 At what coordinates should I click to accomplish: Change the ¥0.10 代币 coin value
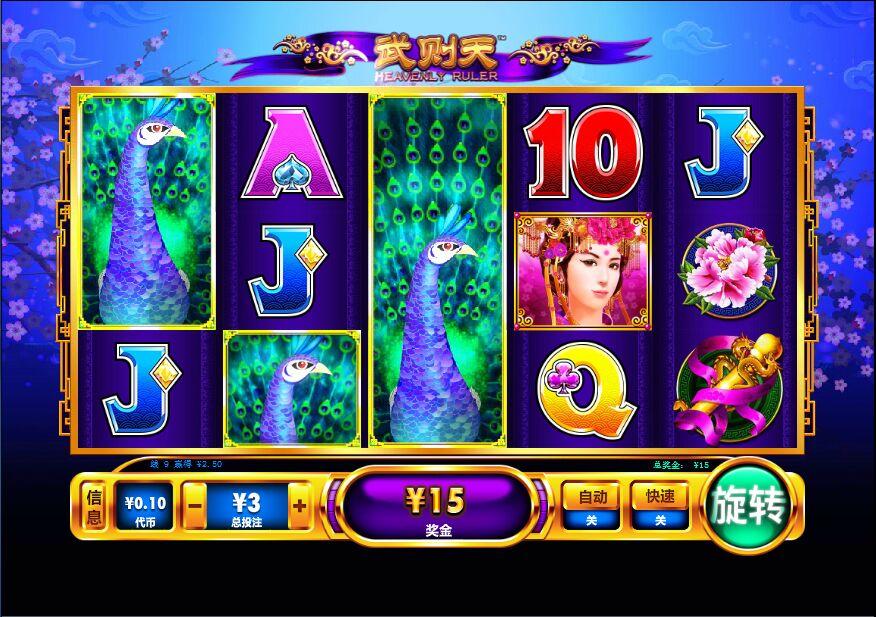point(145,508)
